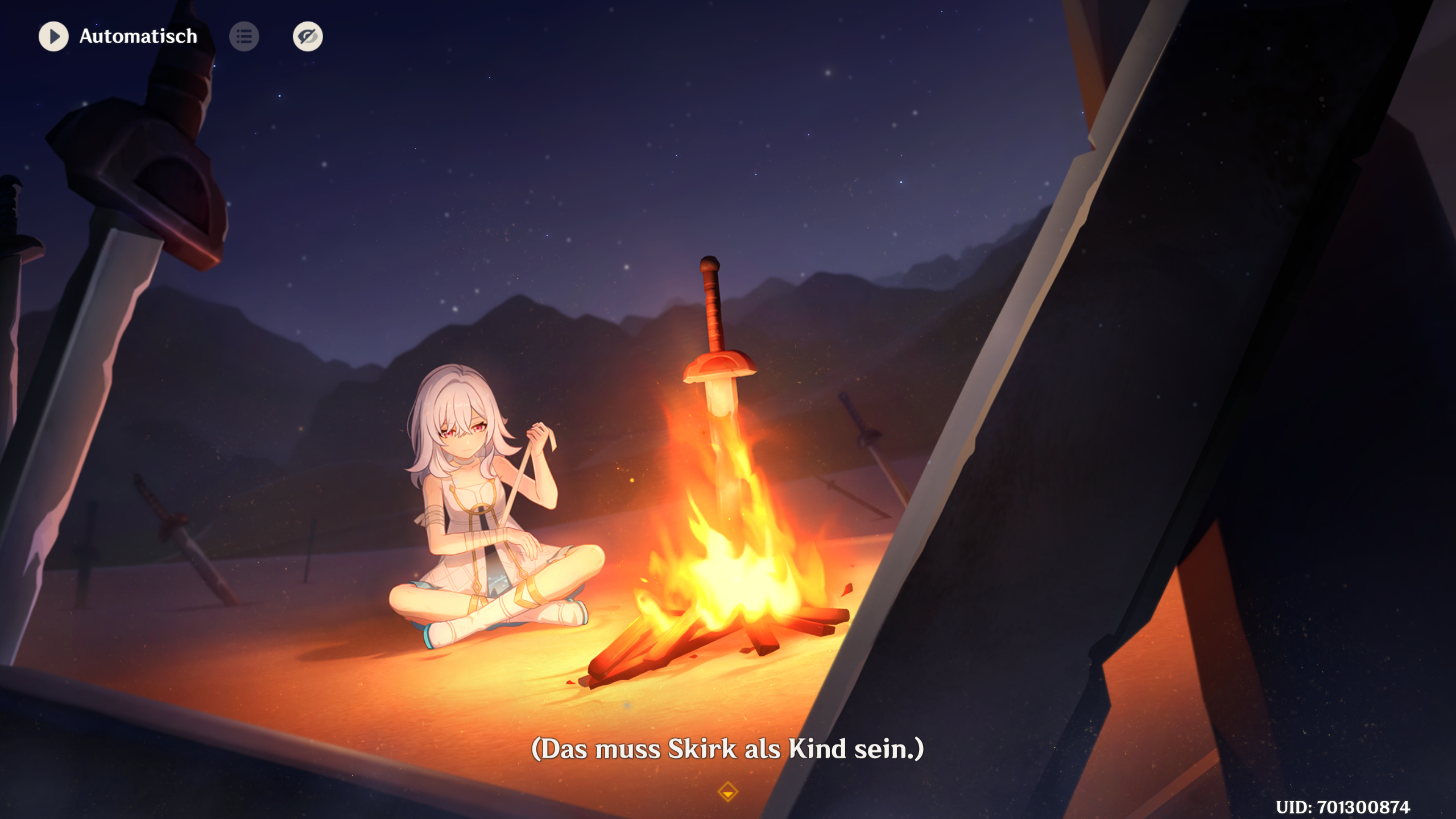Screen dimensions: 1456x819
Task: Toggle the Automatisch auto-play button
Action: click(53, 36)
